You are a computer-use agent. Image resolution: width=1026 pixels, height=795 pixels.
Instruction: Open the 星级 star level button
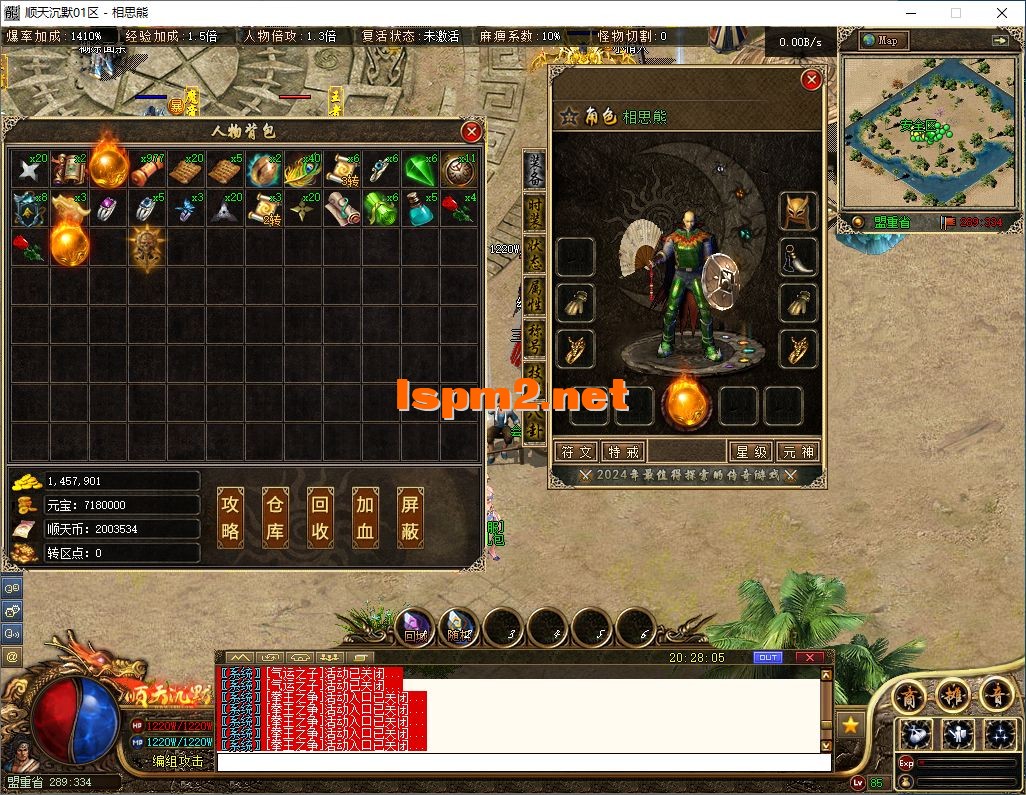(752, 452)
